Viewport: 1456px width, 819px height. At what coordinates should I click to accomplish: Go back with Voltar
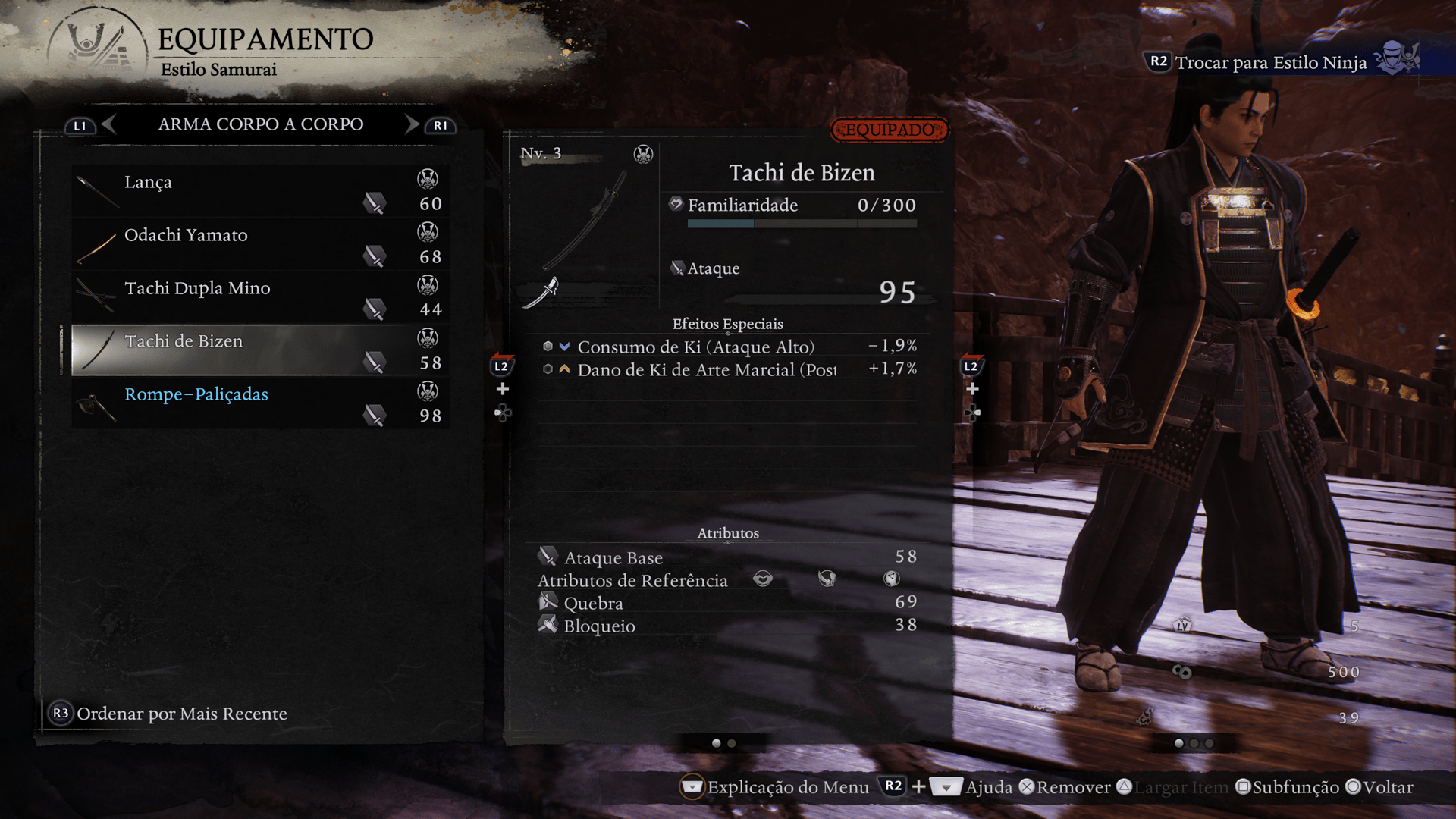pos(1387,787)
